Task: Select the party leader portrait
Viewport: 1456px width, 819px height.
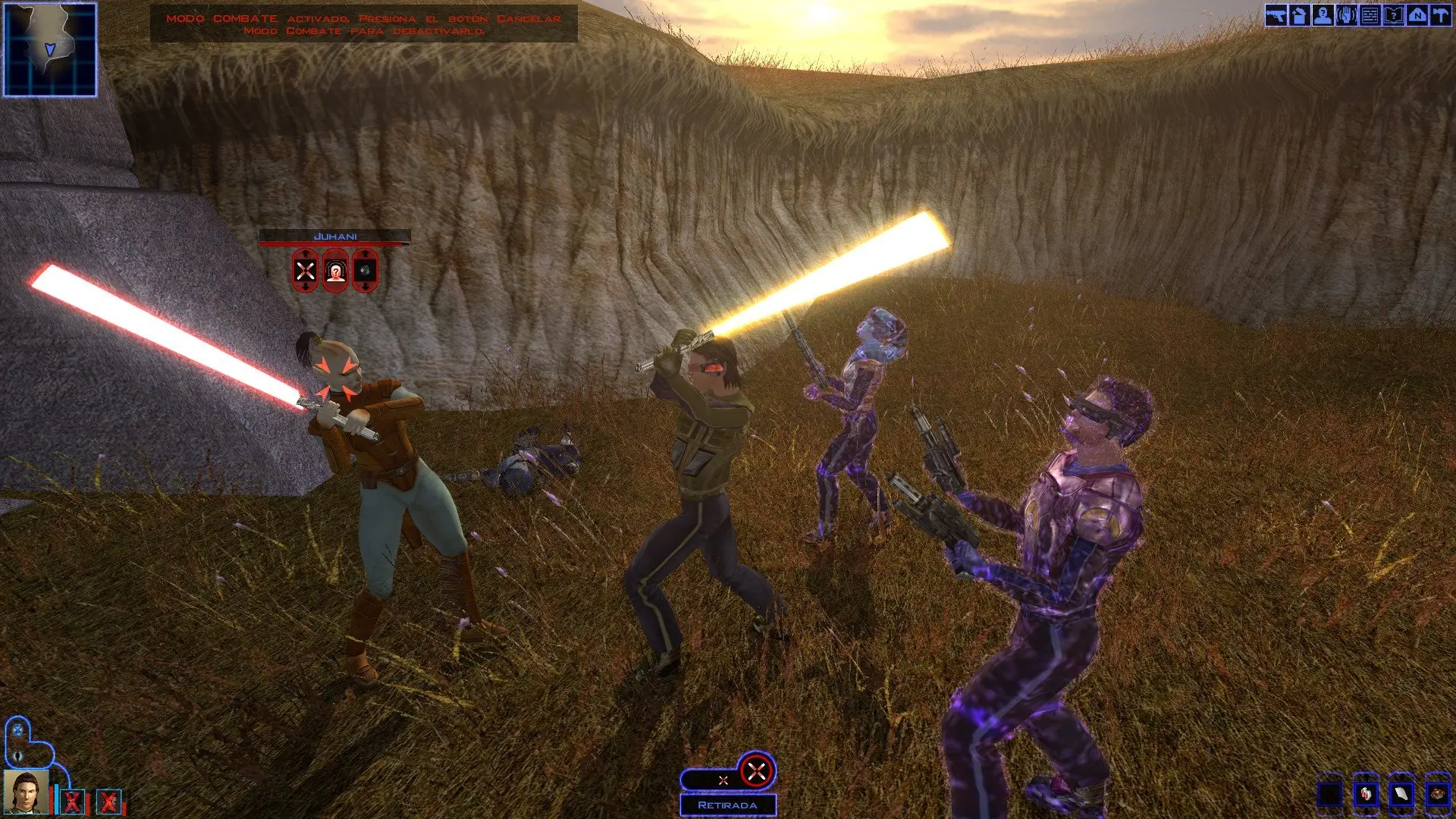Action: [26, 792]
